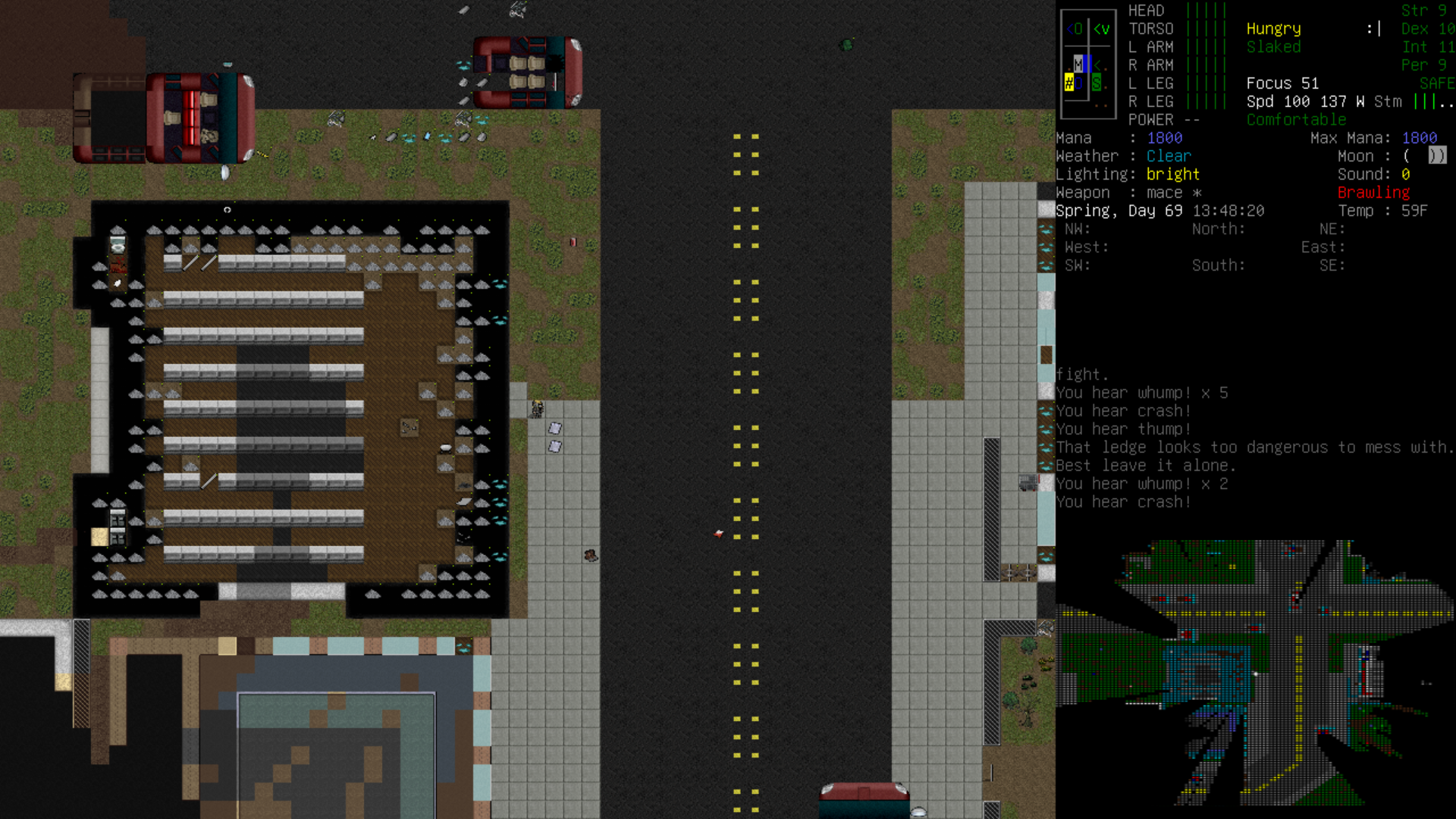The width and height of the screenshot is (1456, 819).
Task: Click the green <v down-stairs indicator
Action: pos(1101,29)
